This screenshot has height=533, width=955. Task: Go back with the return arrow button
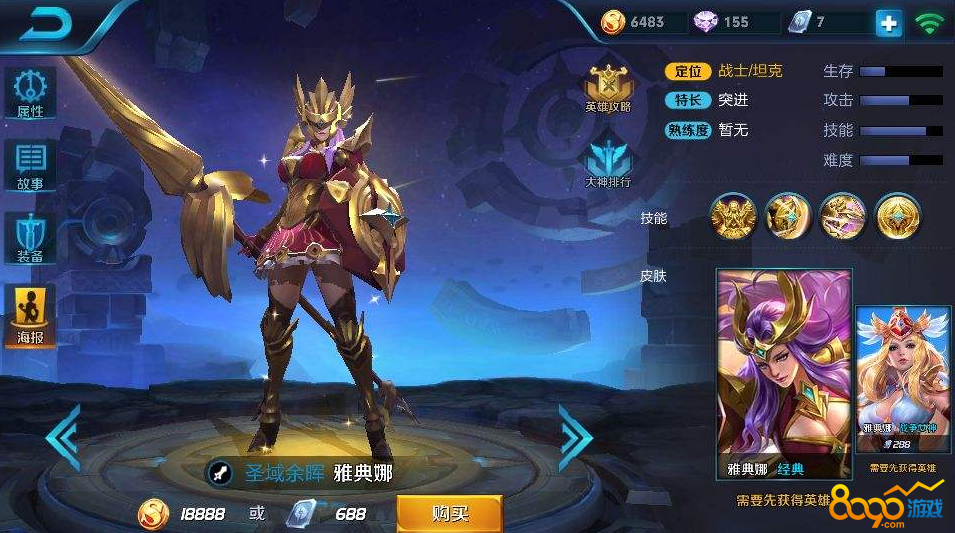pyautogui.click(x=45, y=24)
